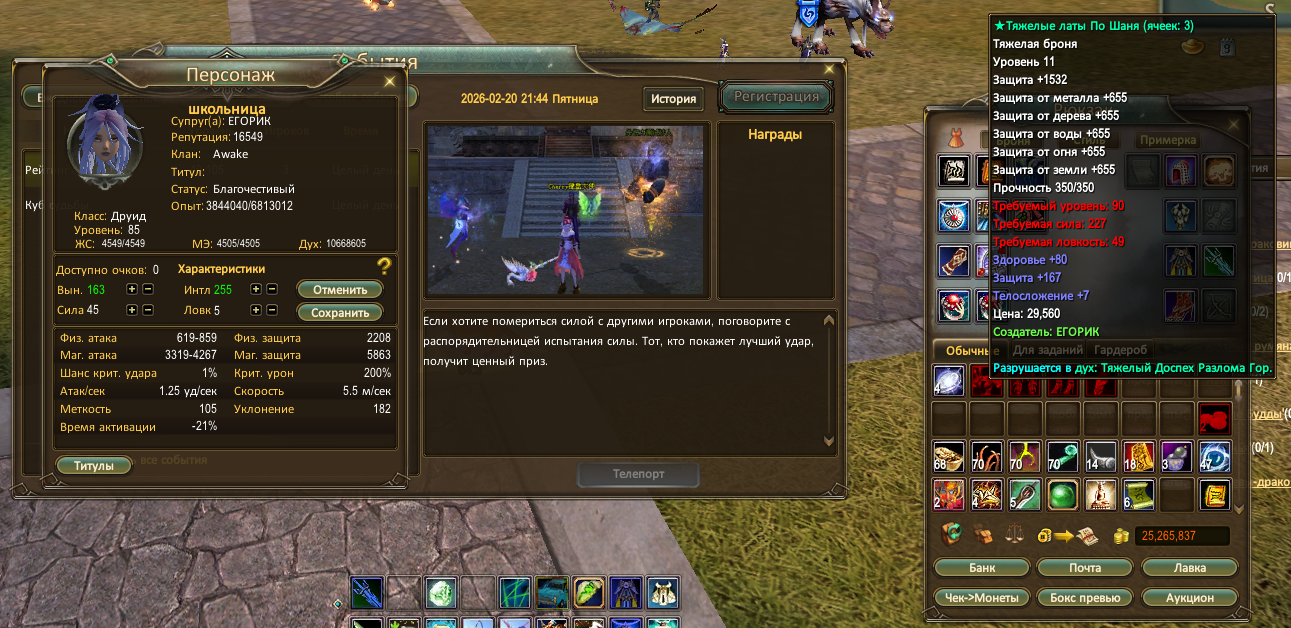
Task: Open the Лавка shop
Action: tap(1189, 568)
